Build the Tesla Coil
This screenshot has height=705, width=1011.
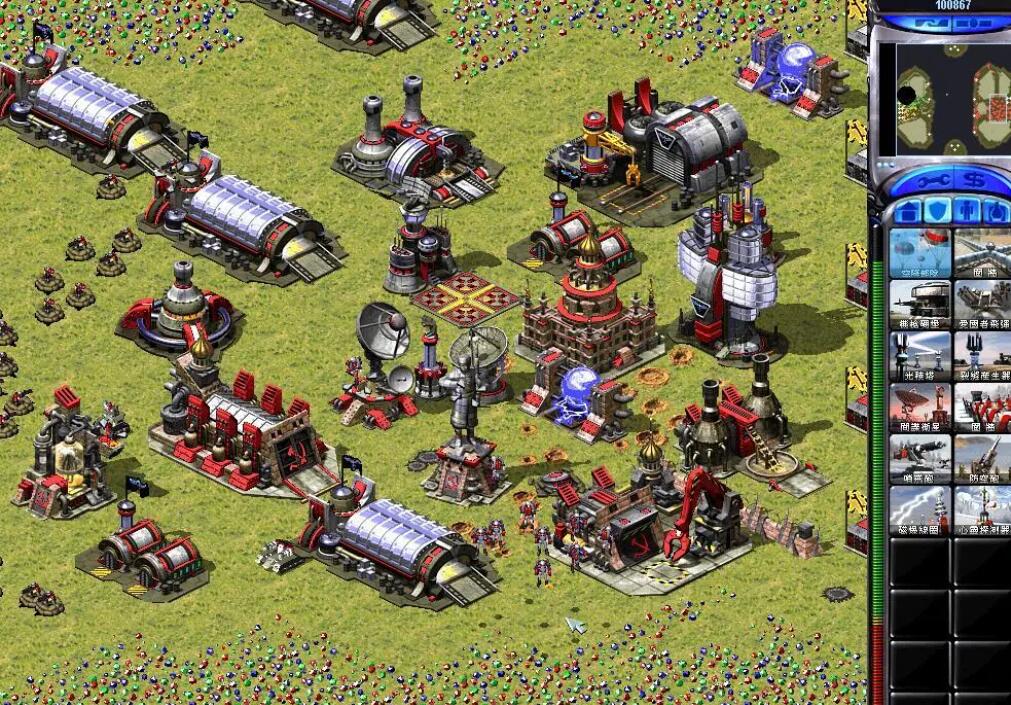(x=918, y=509)
